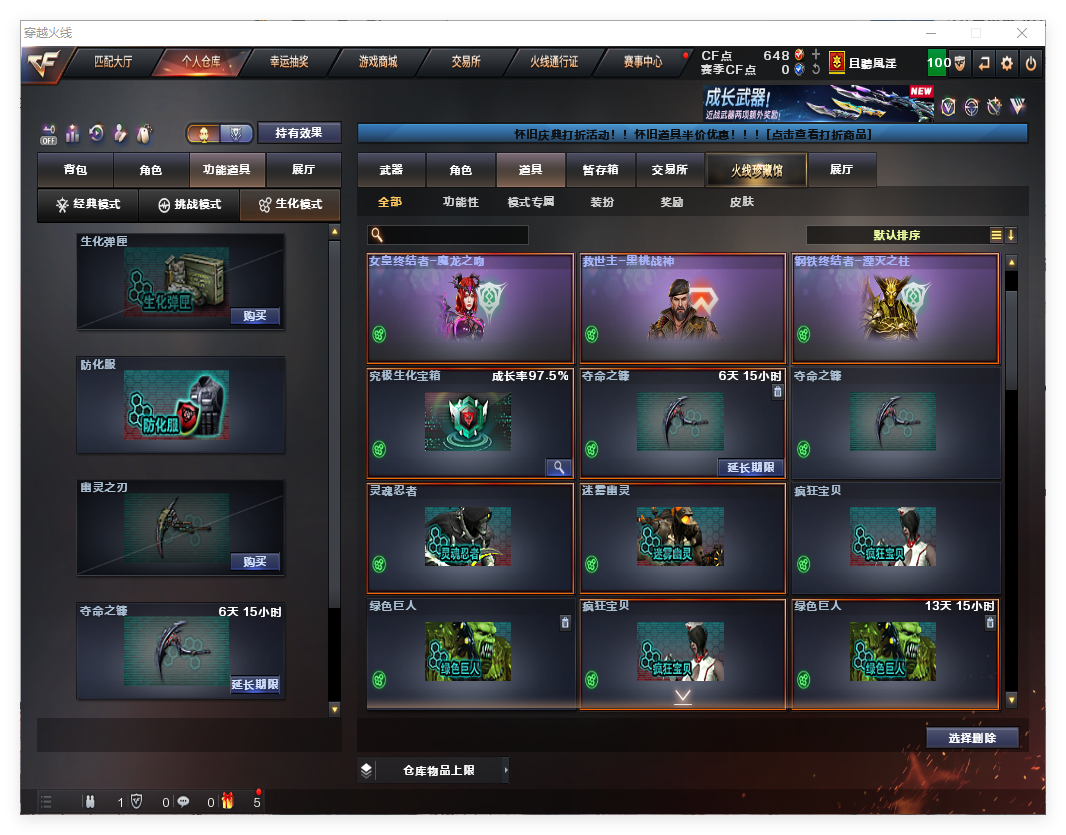Filter items by 功能性 category
This screenshot has height=835, width=1066.
(461, 202)
